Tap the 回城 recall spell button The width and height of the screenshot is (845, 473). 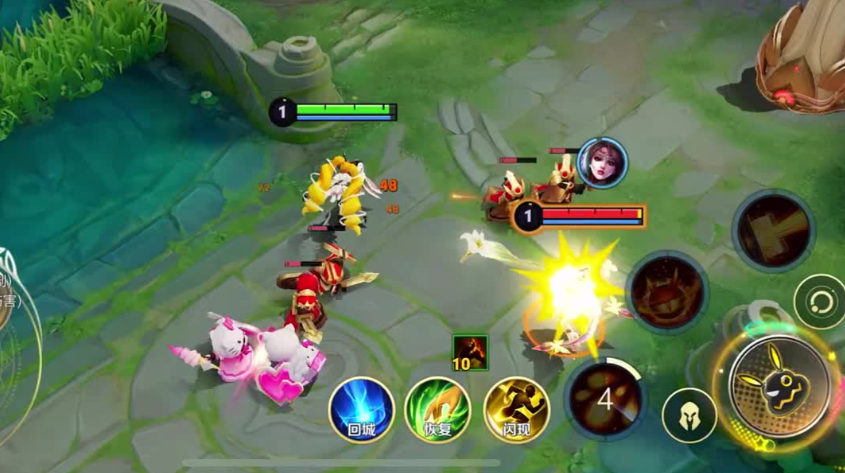coord(361,410)
